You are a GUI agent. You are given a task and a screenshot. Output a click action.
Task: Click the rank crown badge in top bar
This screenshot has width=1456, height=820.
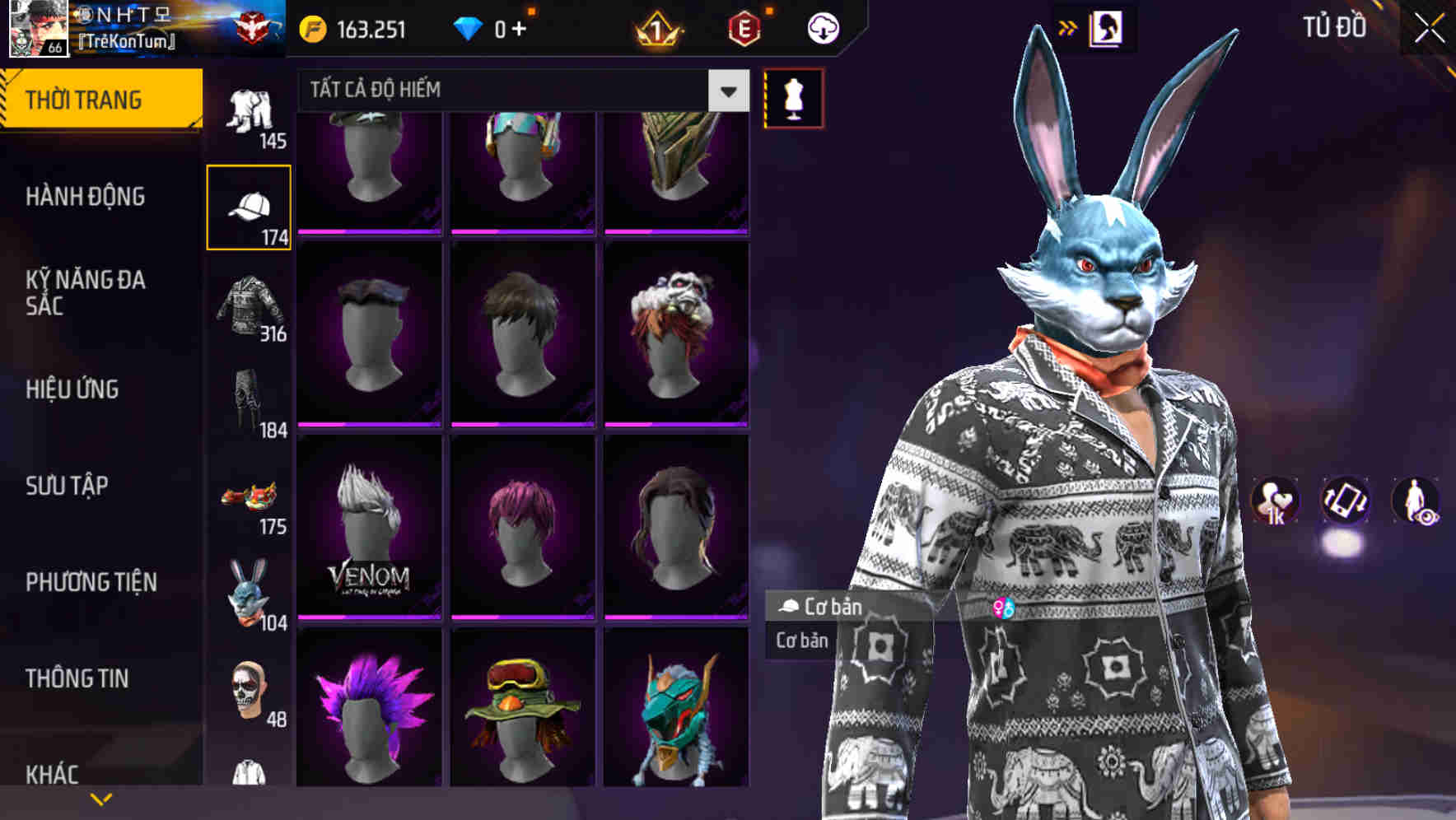(x=659, y=27)
